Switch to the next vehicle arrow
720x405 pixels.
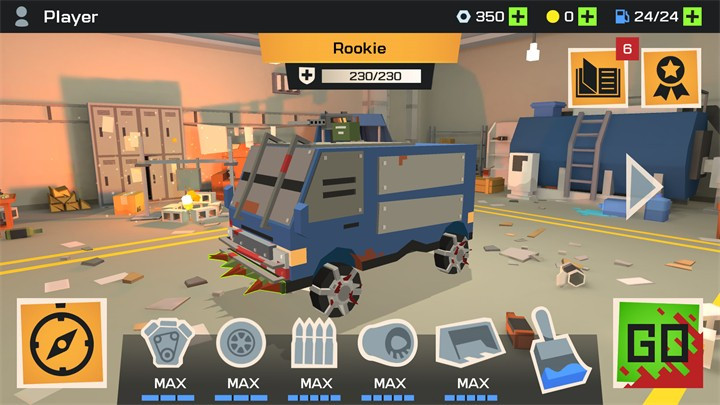point(642,187)
